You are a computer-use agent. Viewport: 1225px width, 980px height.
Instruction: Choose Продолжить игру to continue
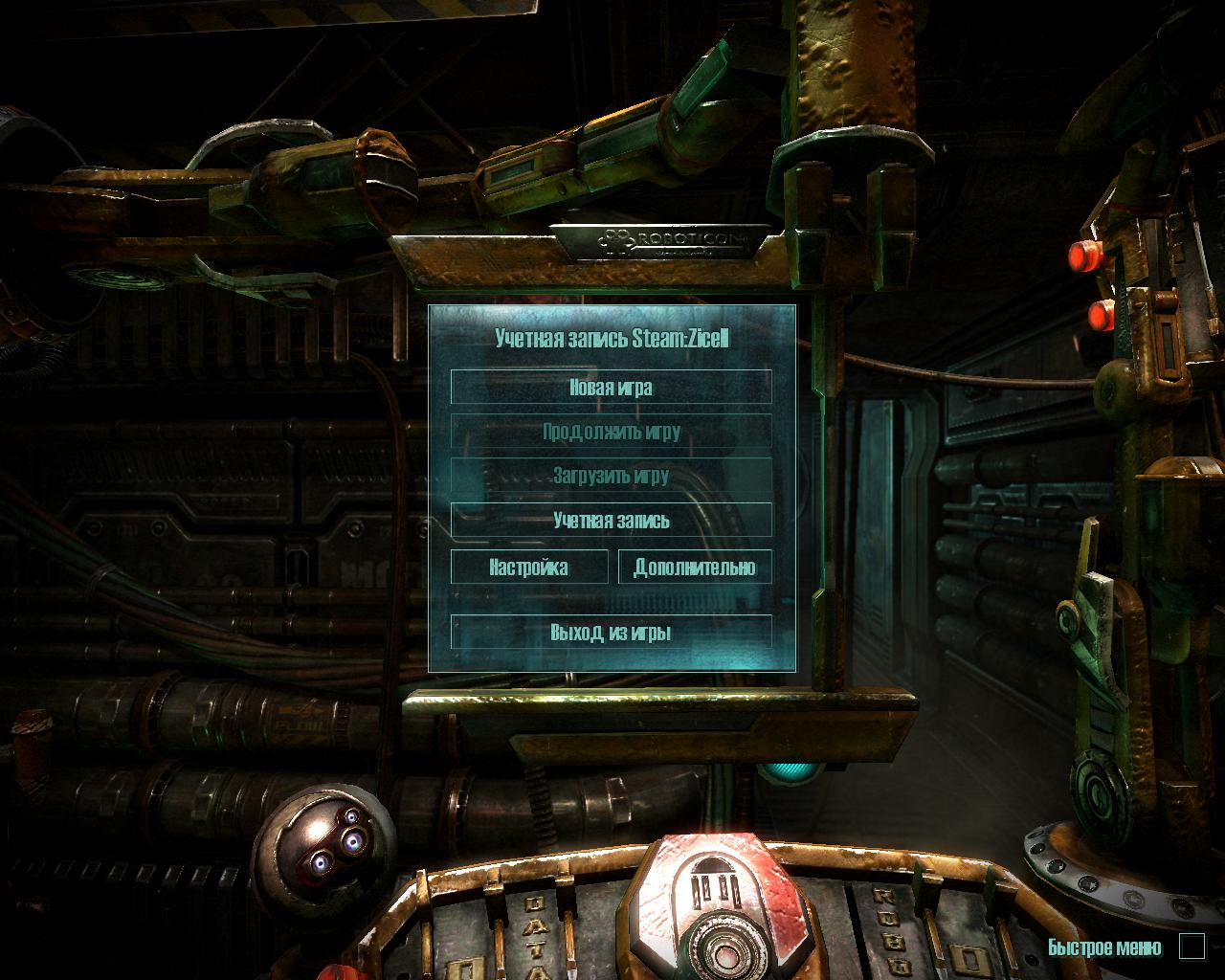pyautogui.click(x=611, y=432)
